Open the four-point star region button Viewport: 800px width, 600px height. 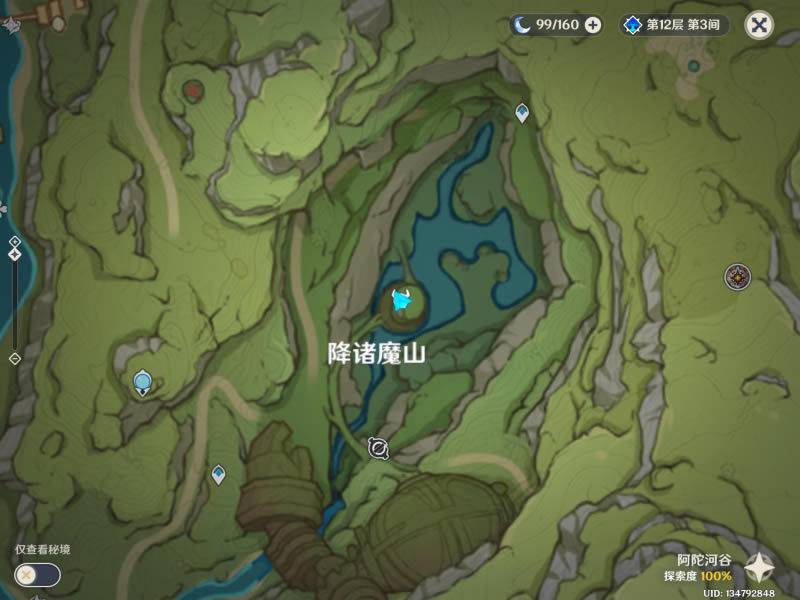coord(760,568)
